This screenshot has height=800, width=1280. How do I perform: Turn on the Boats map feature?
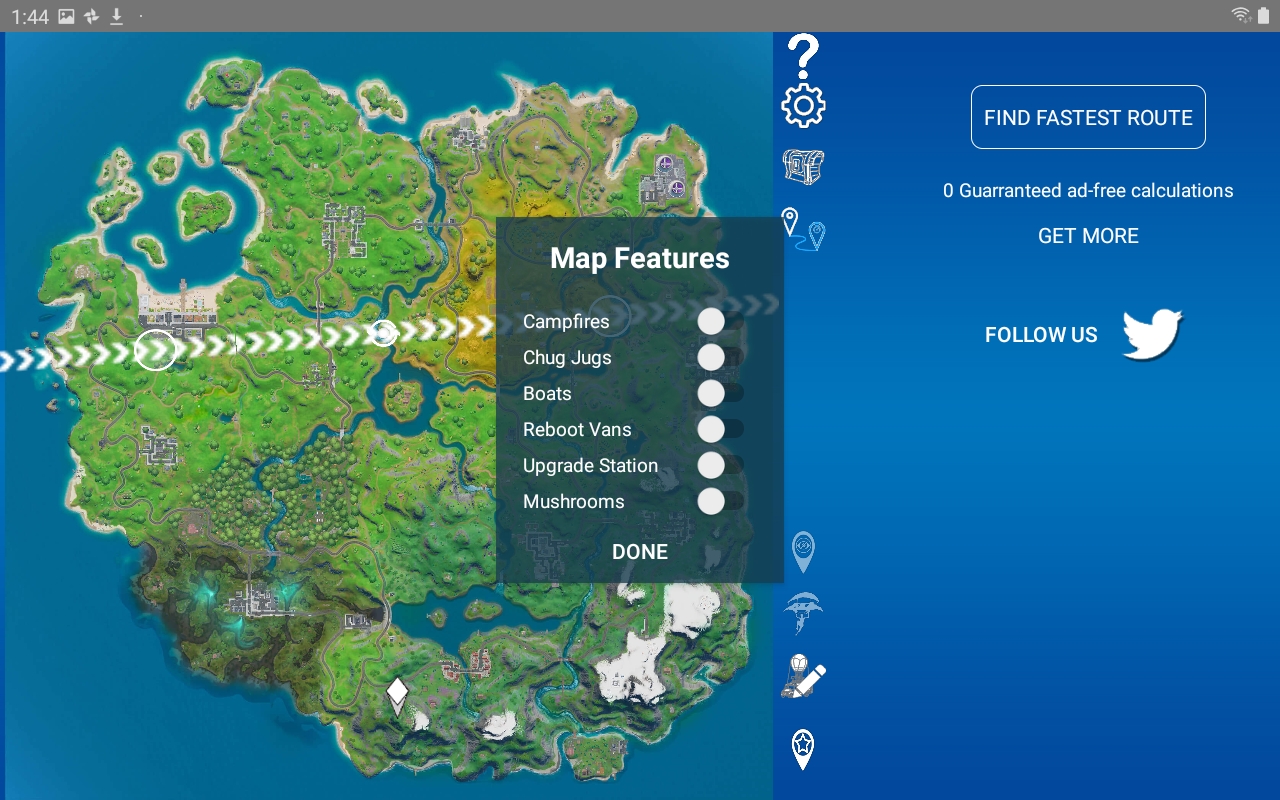[x=720, y=394]
